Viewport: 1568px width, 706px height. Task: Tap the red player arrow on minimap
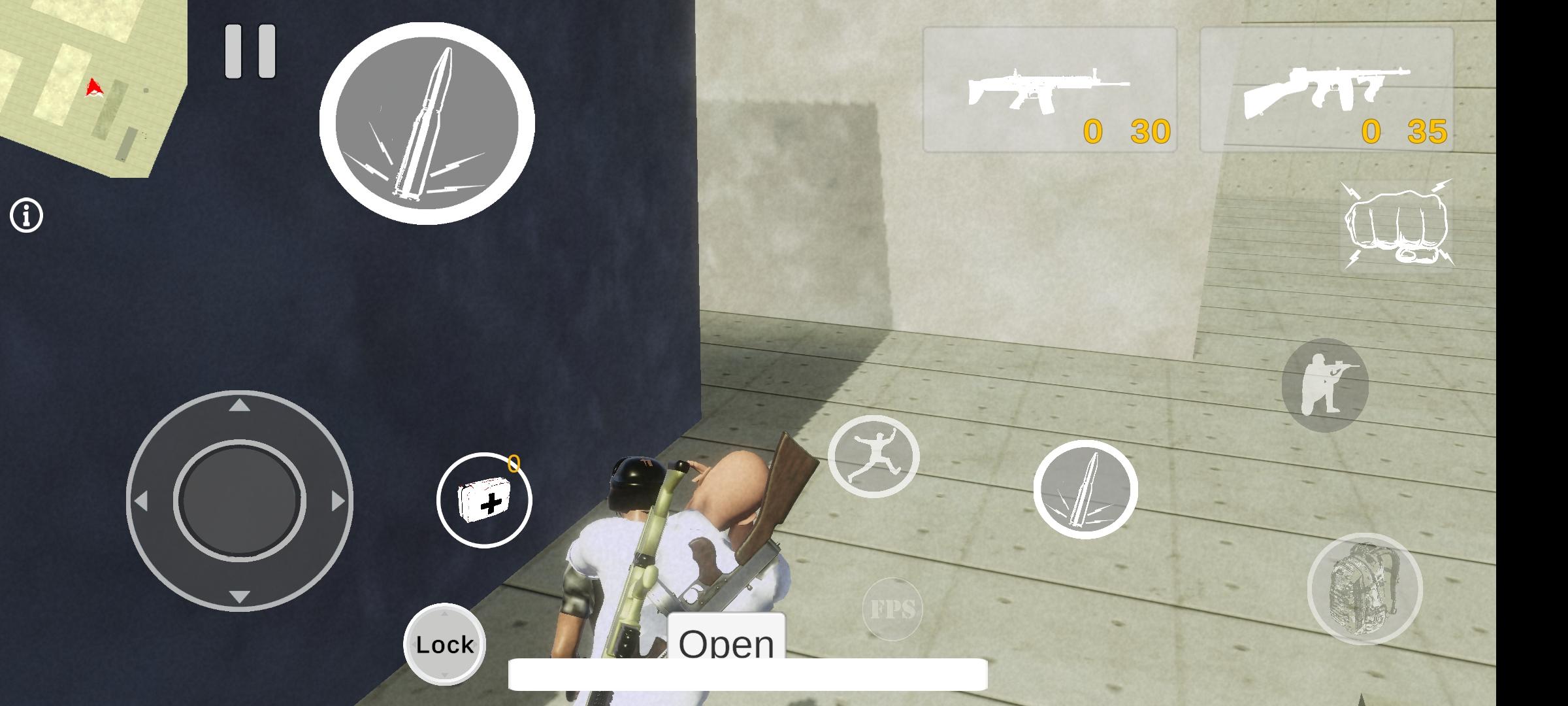point(95,87)
